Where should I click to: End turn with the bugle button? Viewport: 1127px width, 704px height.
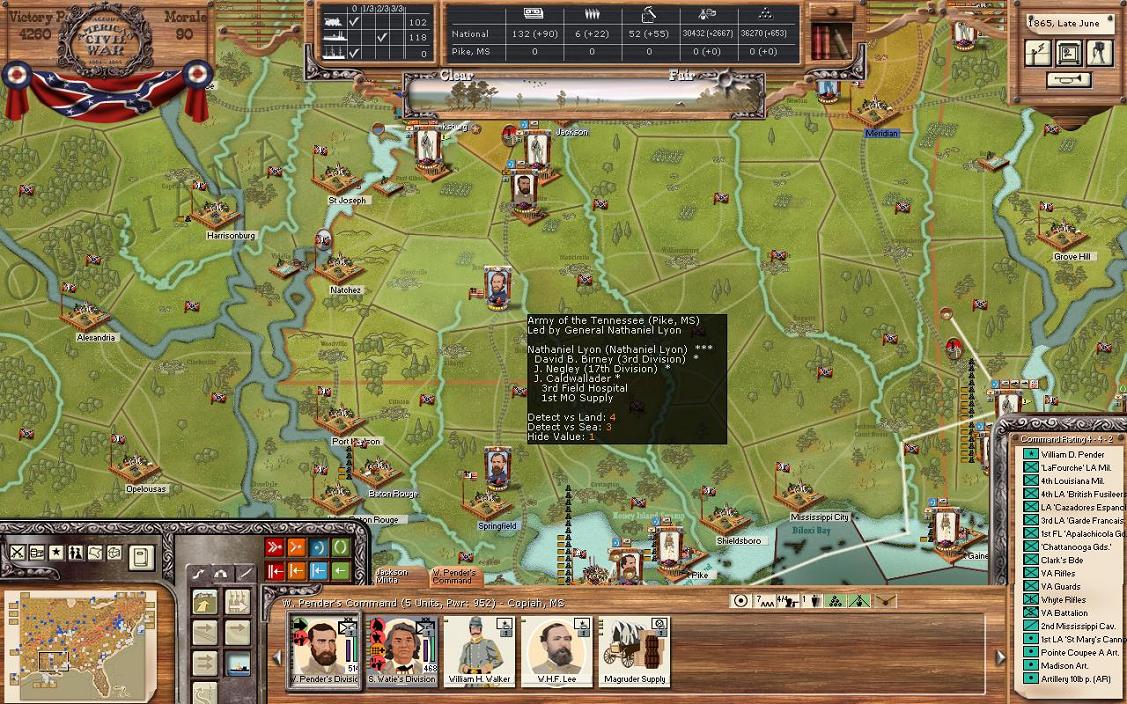tap(1067, 79)
